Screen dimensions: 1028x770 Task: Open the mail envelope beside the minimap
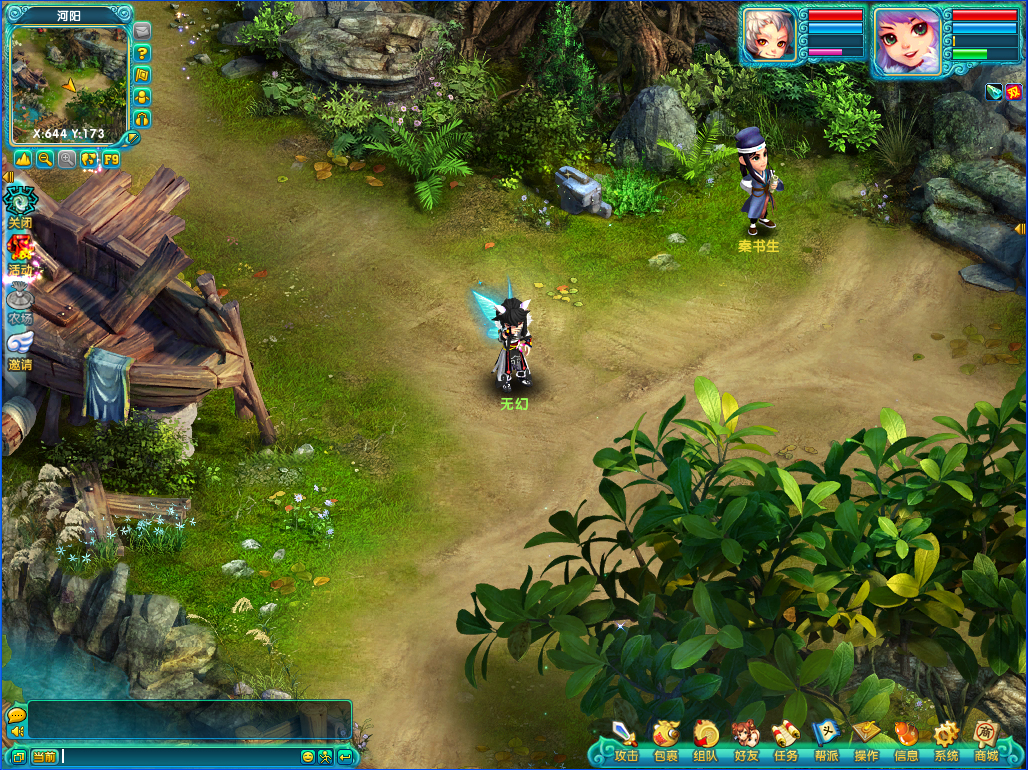point(142,30)
